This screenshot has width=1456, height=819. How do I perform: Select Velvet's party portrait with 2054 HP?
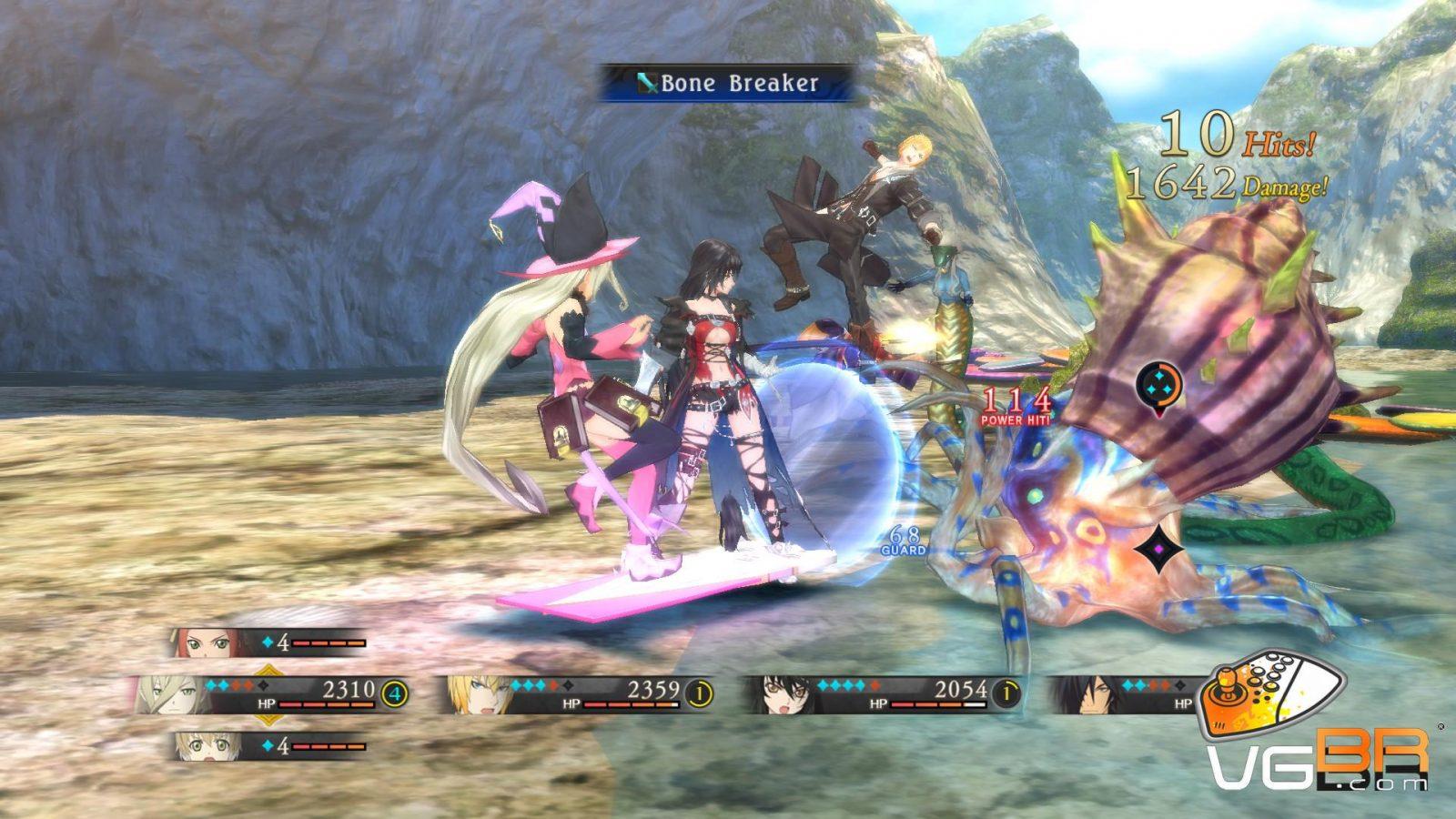781,695
